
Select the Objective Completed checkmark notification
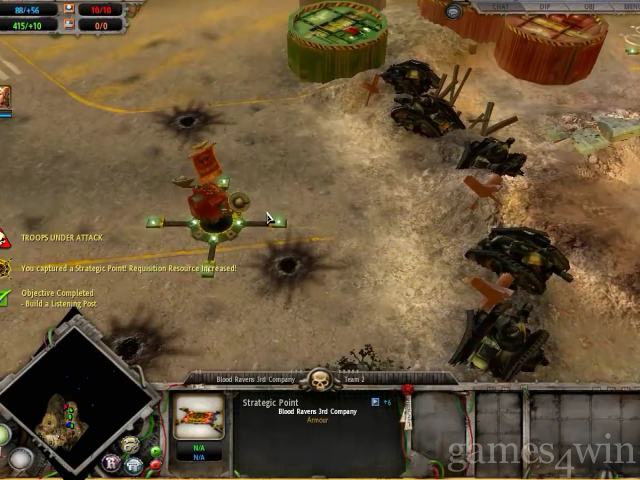pyautogui.click(x=6, y=297)
